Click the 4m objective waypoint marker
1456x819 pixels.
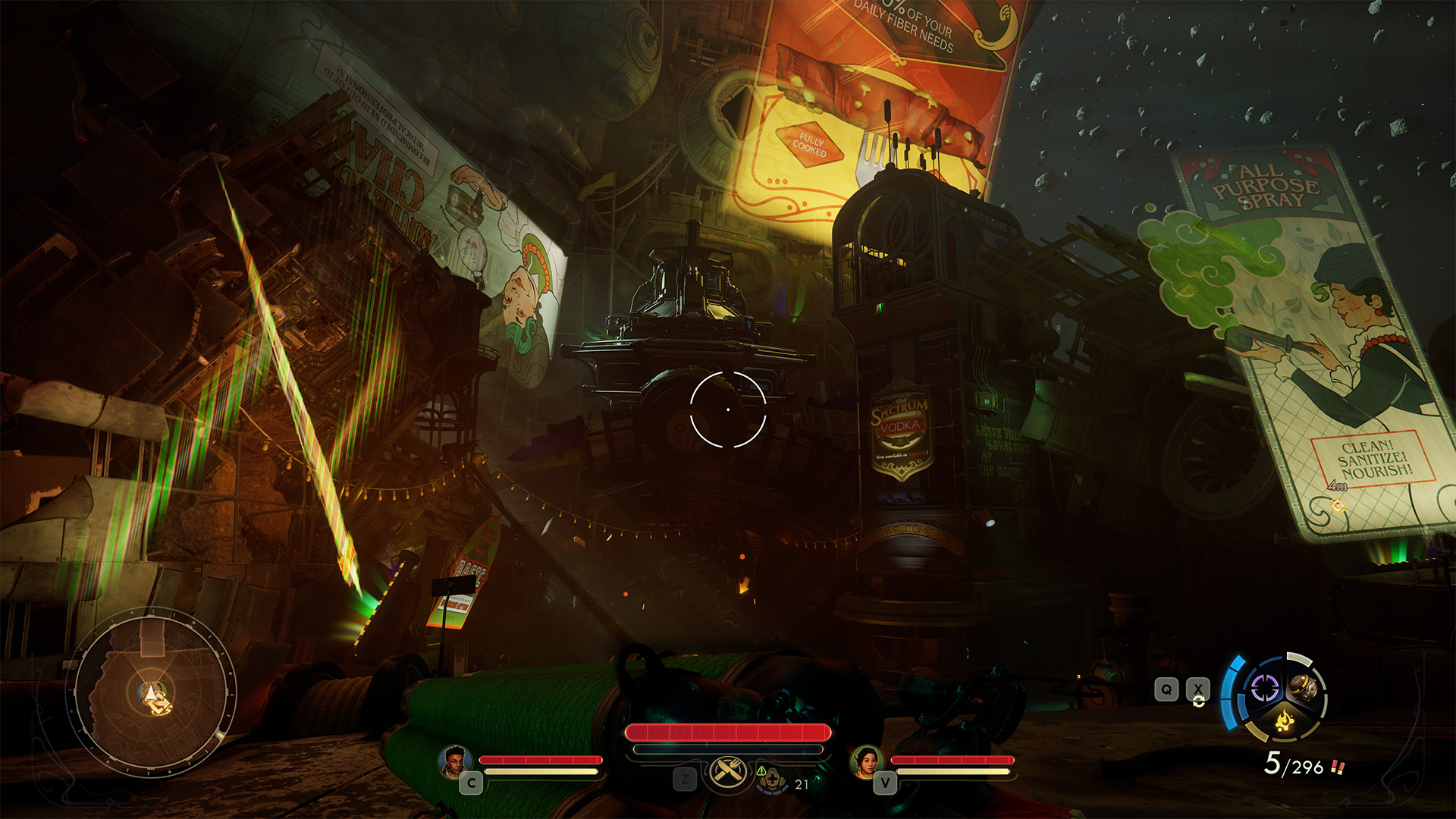coord(1338,504)
